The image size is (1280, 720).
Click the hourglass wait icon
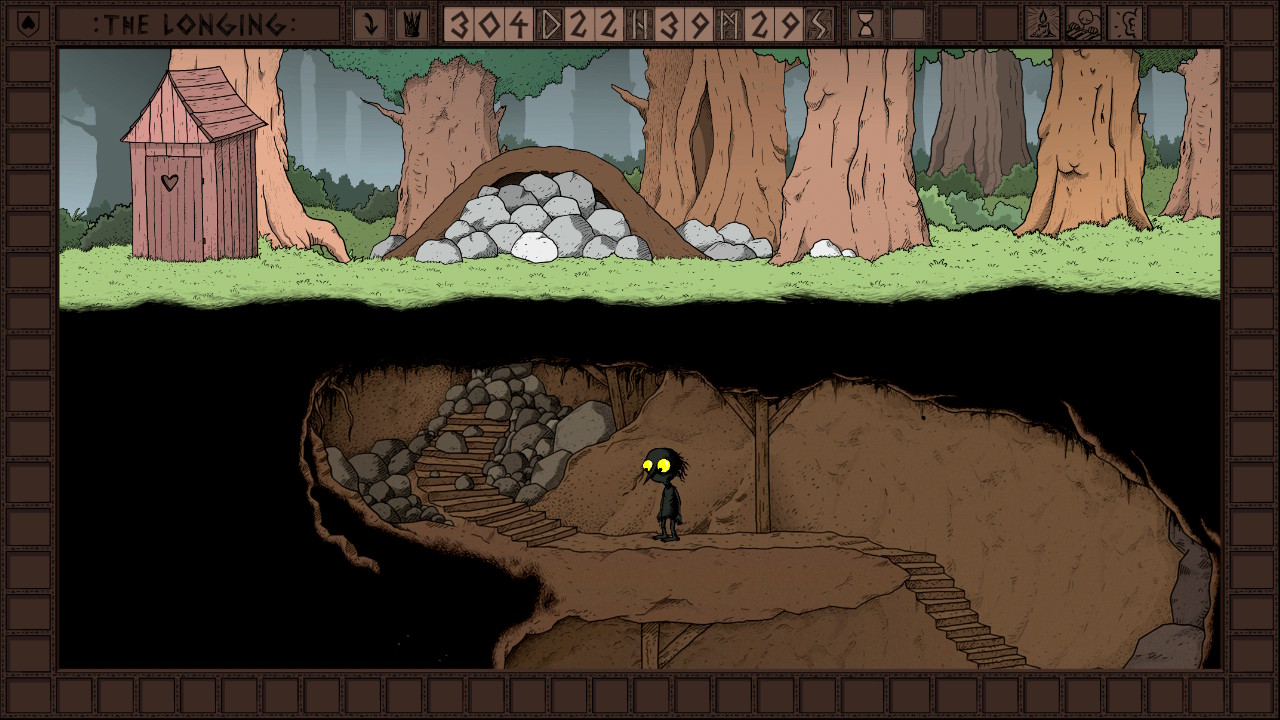[x=865, y=24]
